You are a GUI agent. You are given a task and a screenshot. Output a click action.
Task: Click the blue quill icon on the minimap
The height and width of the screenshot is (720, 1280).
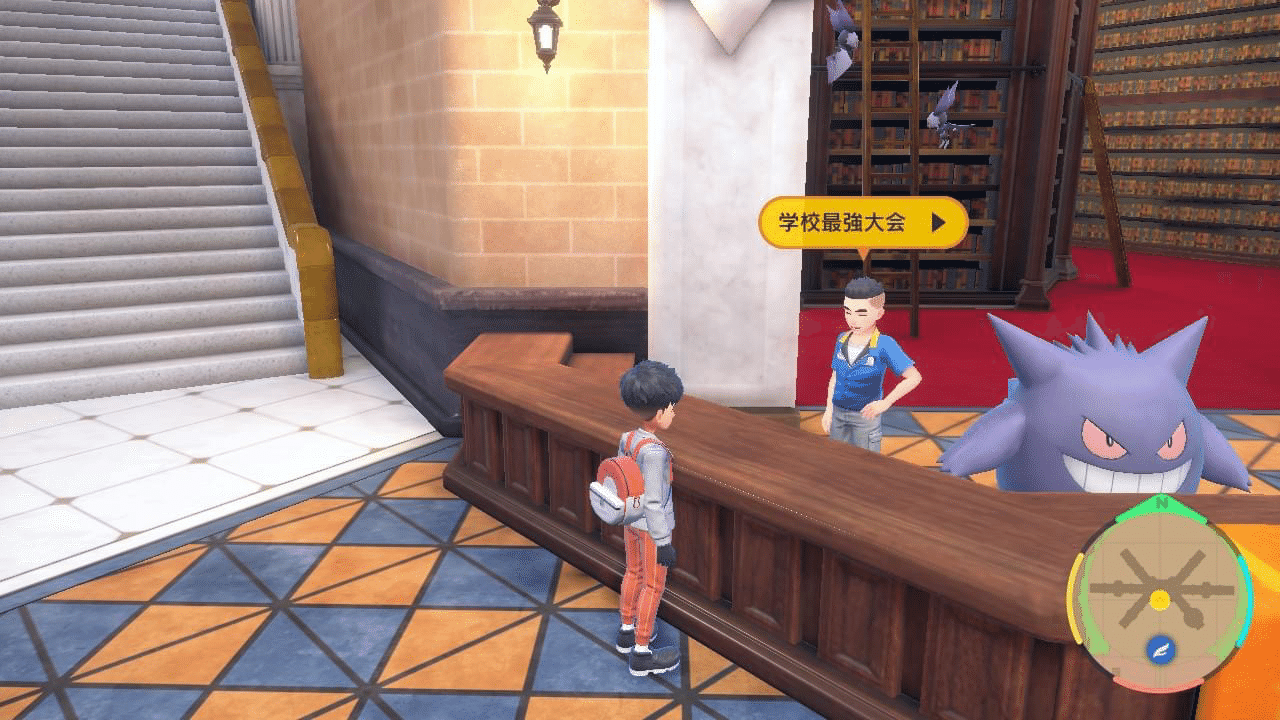[1160, 648]
